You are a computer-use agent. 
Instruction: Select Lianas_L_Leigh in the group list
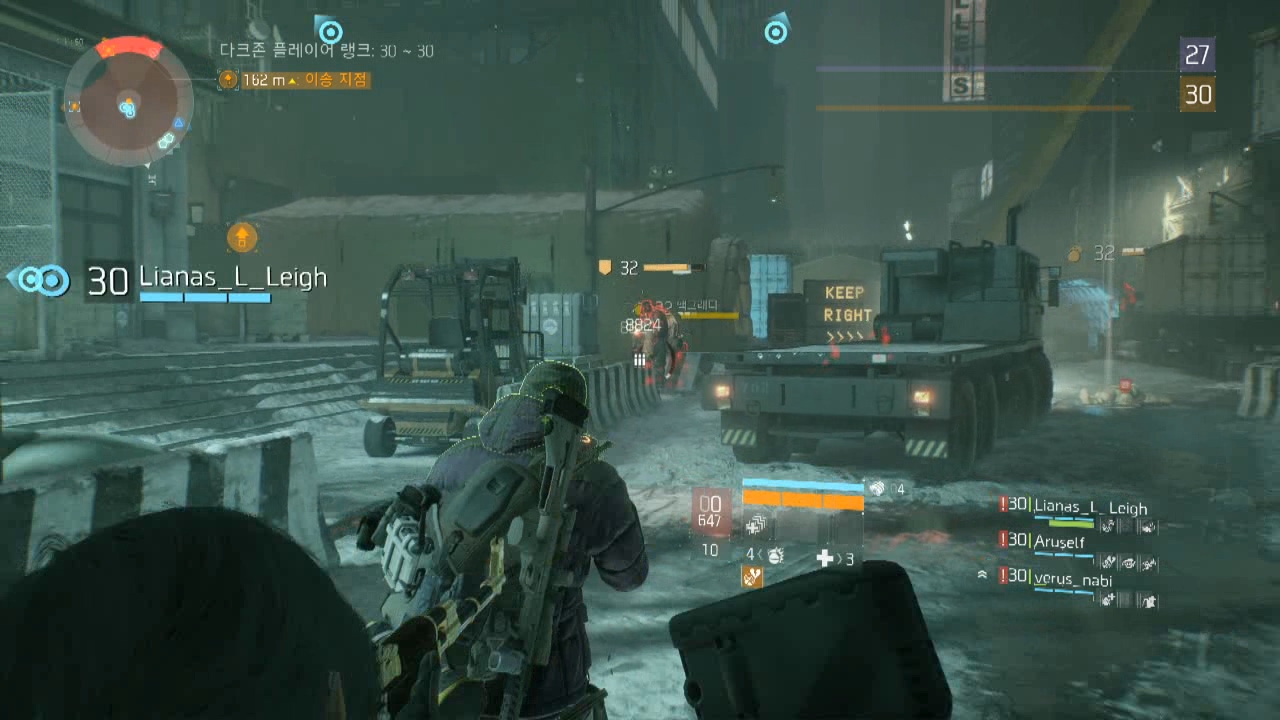click(x=1089, y=508)
